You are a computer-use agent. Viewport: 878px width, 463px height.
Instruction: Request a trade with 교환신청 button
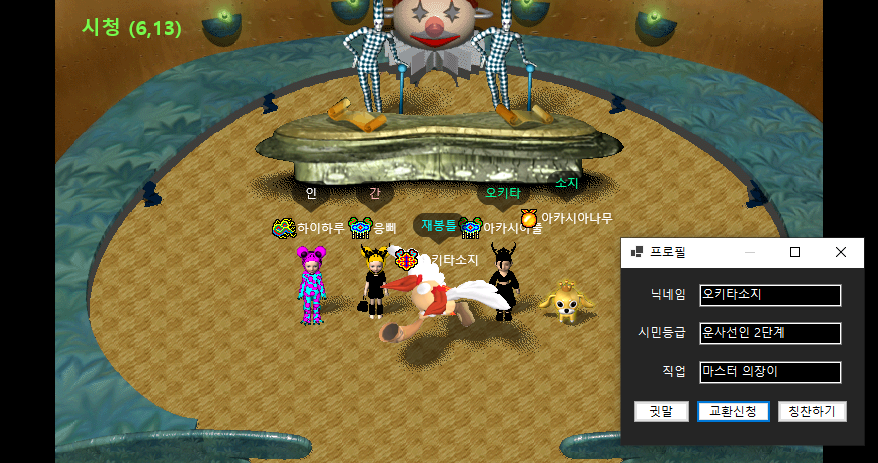tap(733, 411)
